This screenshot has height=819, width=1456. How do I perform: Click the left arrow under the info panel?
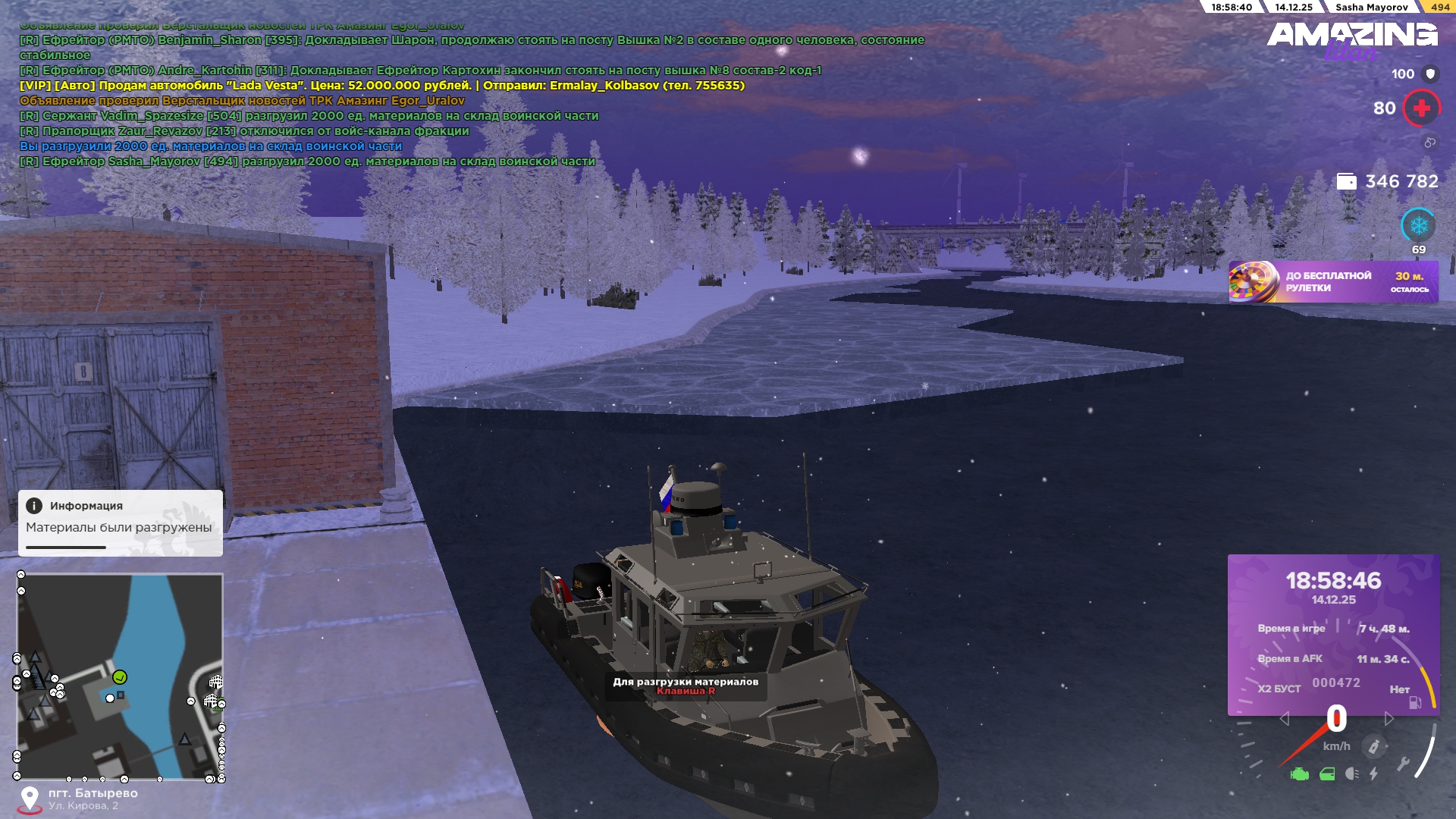[x=1284, y=718]
